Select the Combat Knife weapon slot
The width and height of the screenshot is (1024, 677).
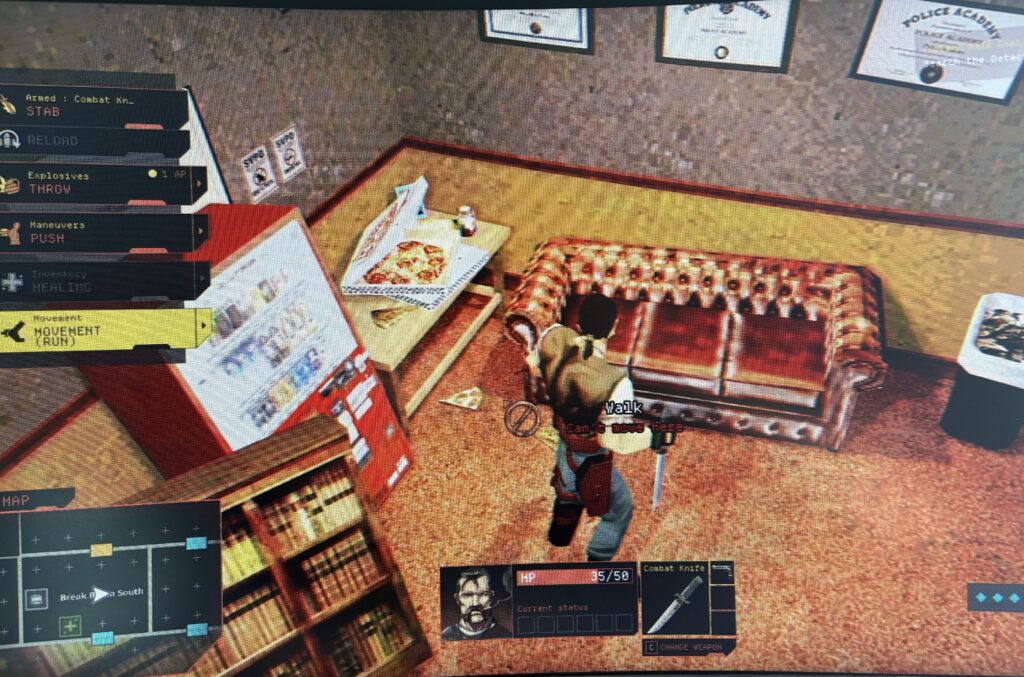pos(673,599)
